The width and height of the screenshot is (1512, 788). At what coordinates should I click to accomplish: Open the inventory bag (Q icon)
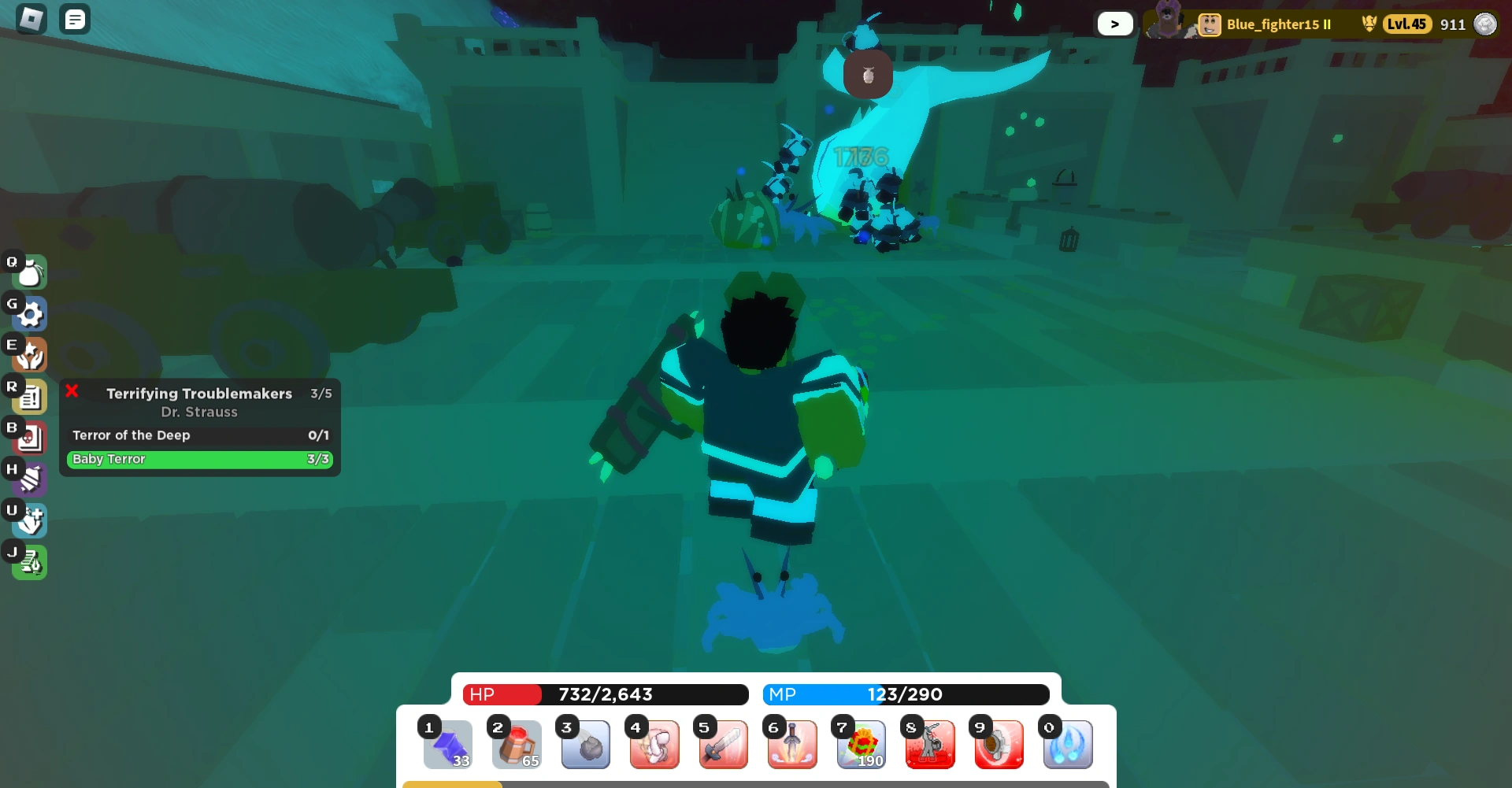coord(28,272)
